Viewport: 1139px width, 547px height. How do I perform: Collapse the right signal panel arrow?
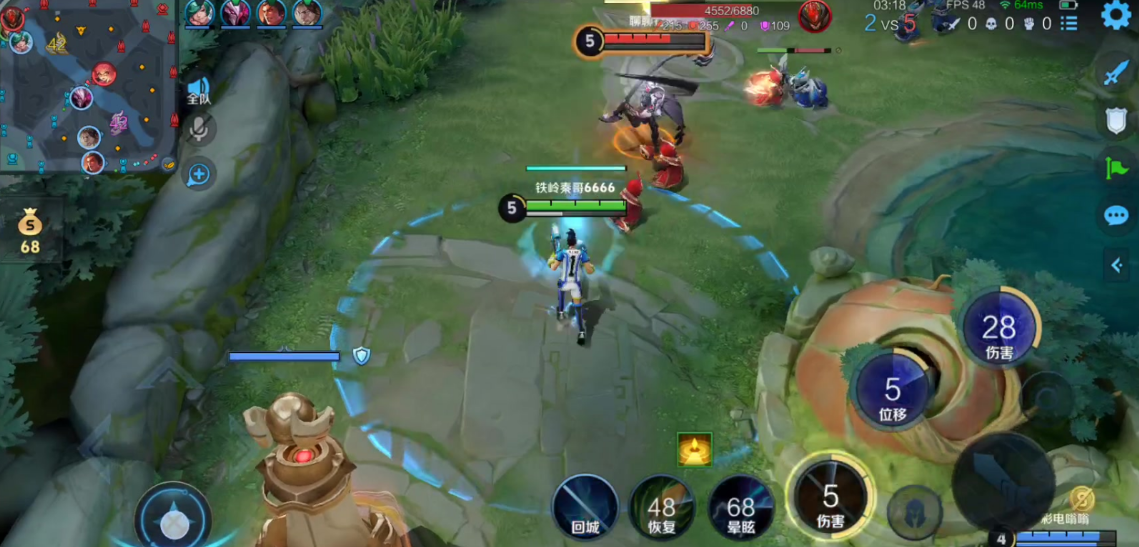point(1117,264)
